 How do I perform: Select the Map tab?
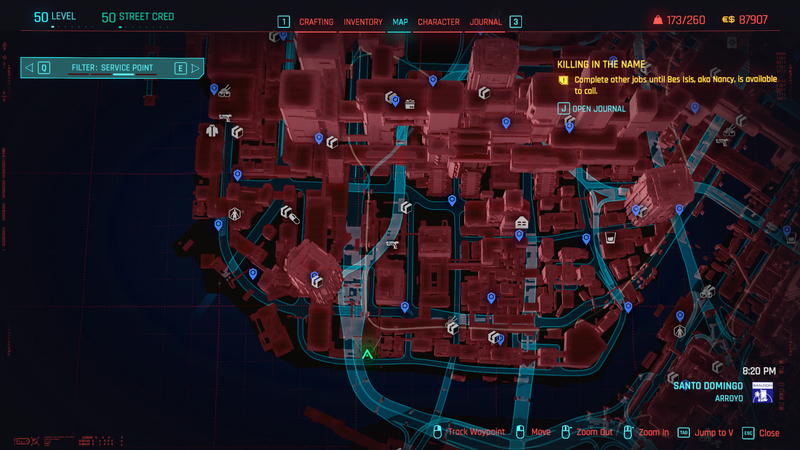(x=399, y=22)
